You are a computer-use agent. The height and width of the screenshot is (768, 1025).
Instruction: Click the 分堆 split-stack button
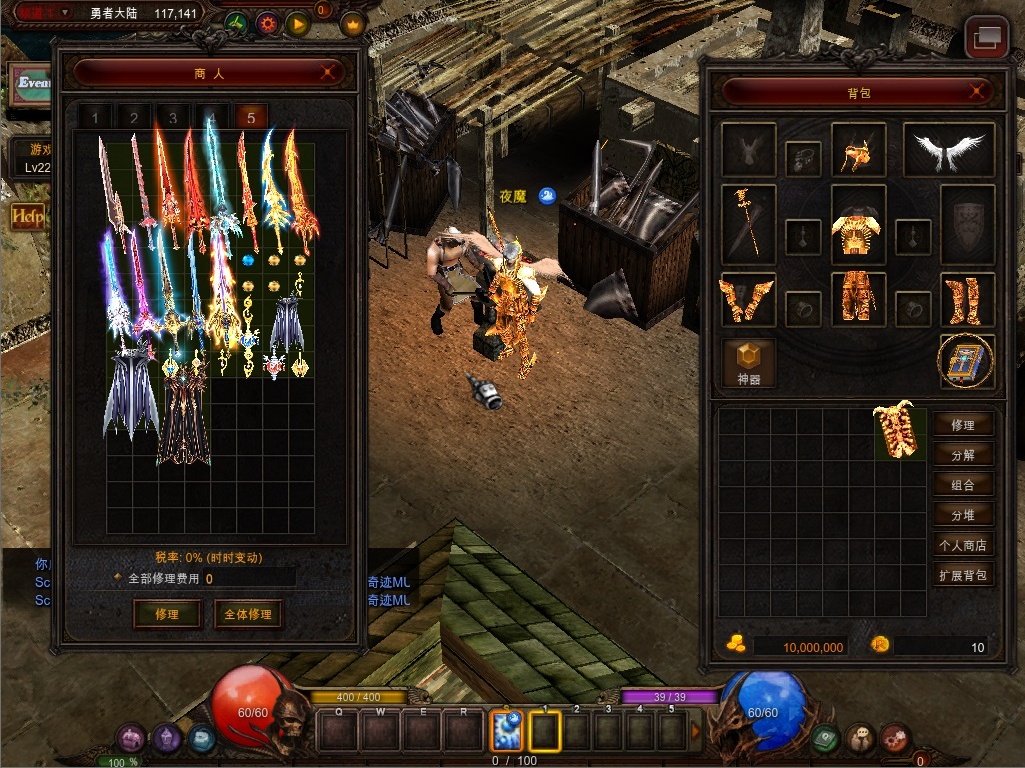[x=963, y=515]
